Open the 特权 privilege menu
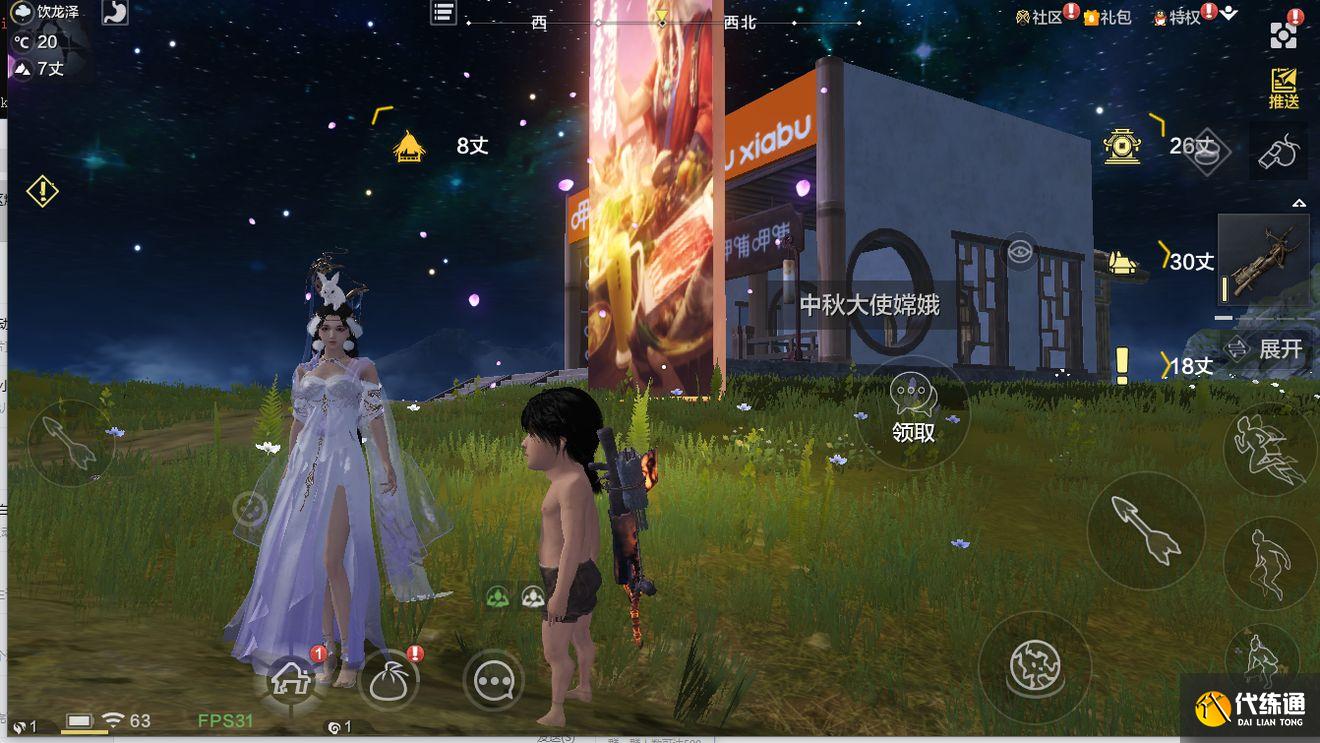 (1177, 17)
